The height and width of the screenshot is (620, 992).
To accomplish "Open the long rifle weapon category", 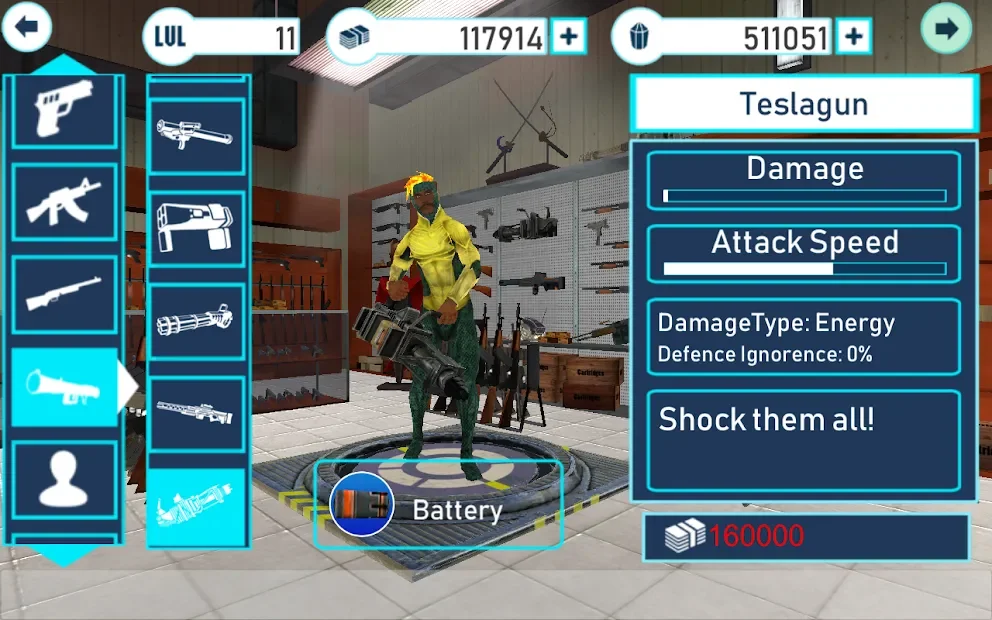I will pyautogui.click(x=64, y=293).
